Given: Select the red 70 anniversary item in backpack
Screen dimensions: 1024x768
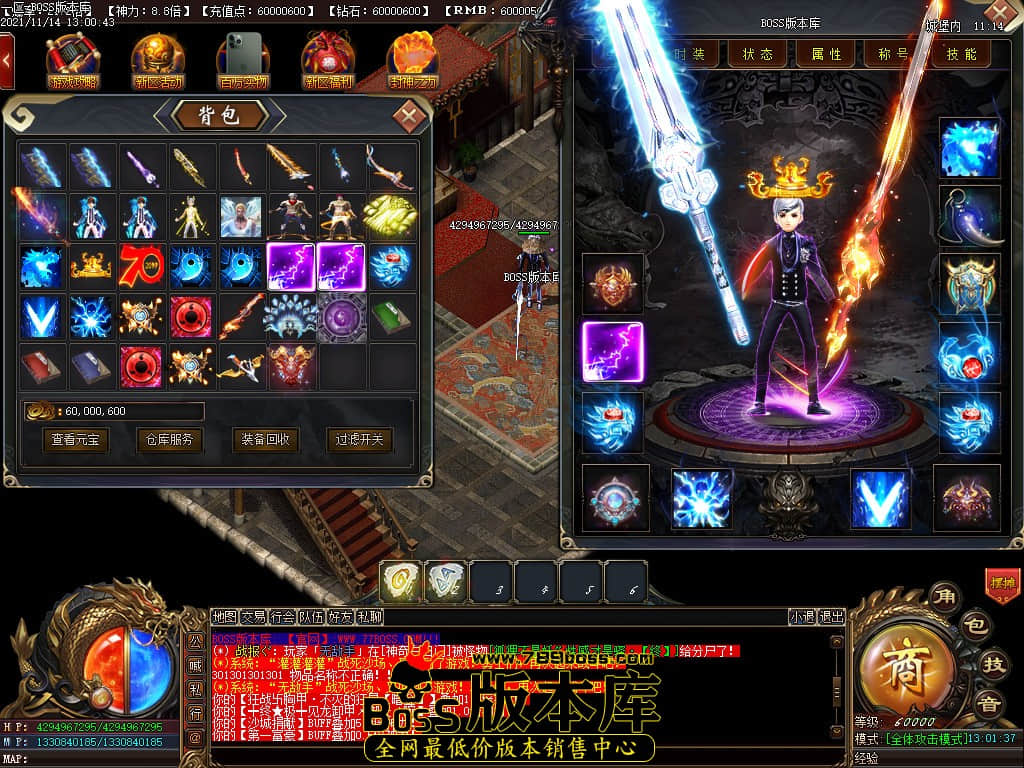Looking at the screenshot, I should coord(142,267).
